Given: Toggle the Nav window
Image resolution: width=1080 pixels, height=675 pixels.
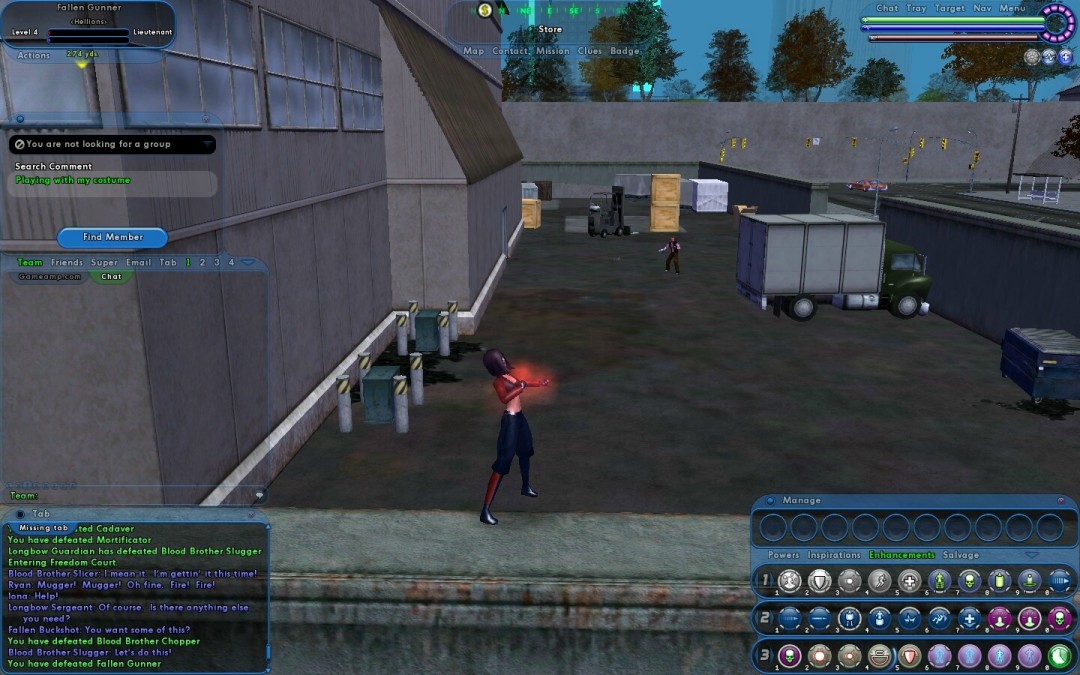Looking at the screenshot, I should point(981,8).
